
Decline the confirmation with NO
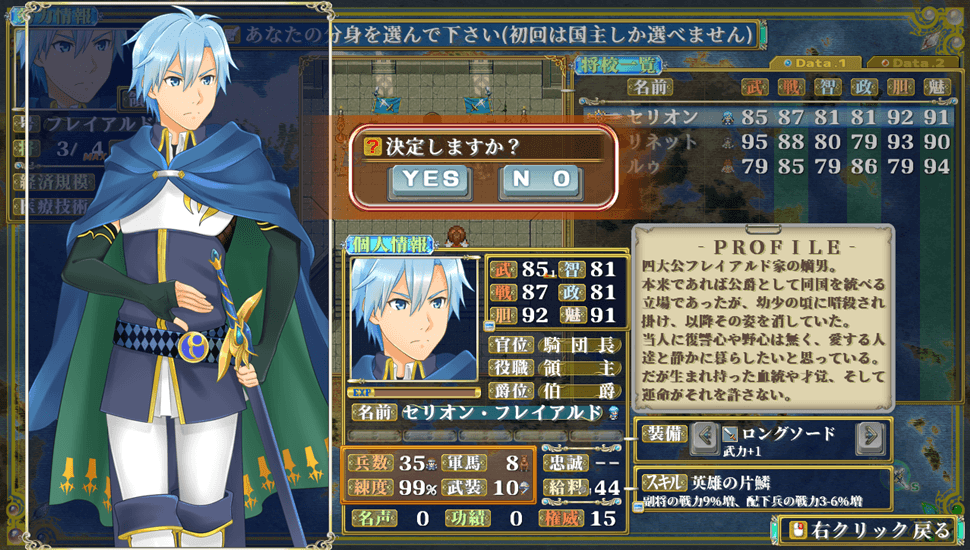540,179
